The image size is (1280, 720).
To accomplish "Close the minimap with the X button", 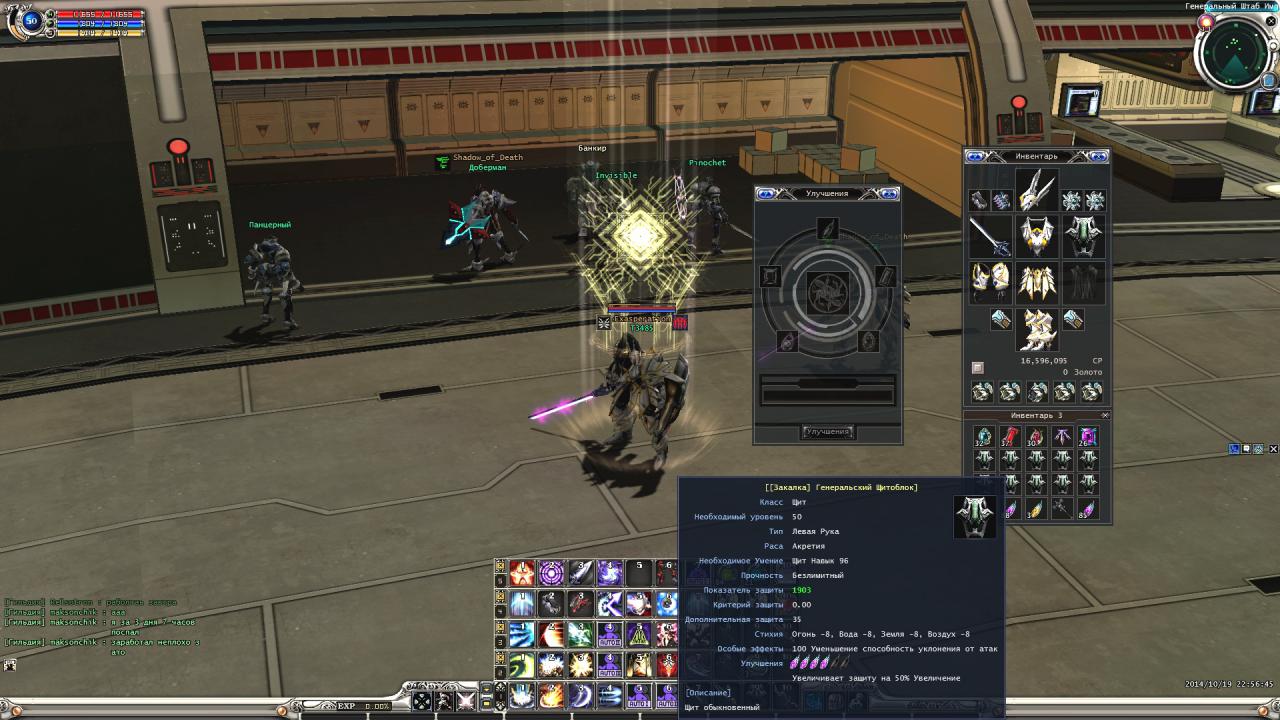I will click(x=1272, y=21).
